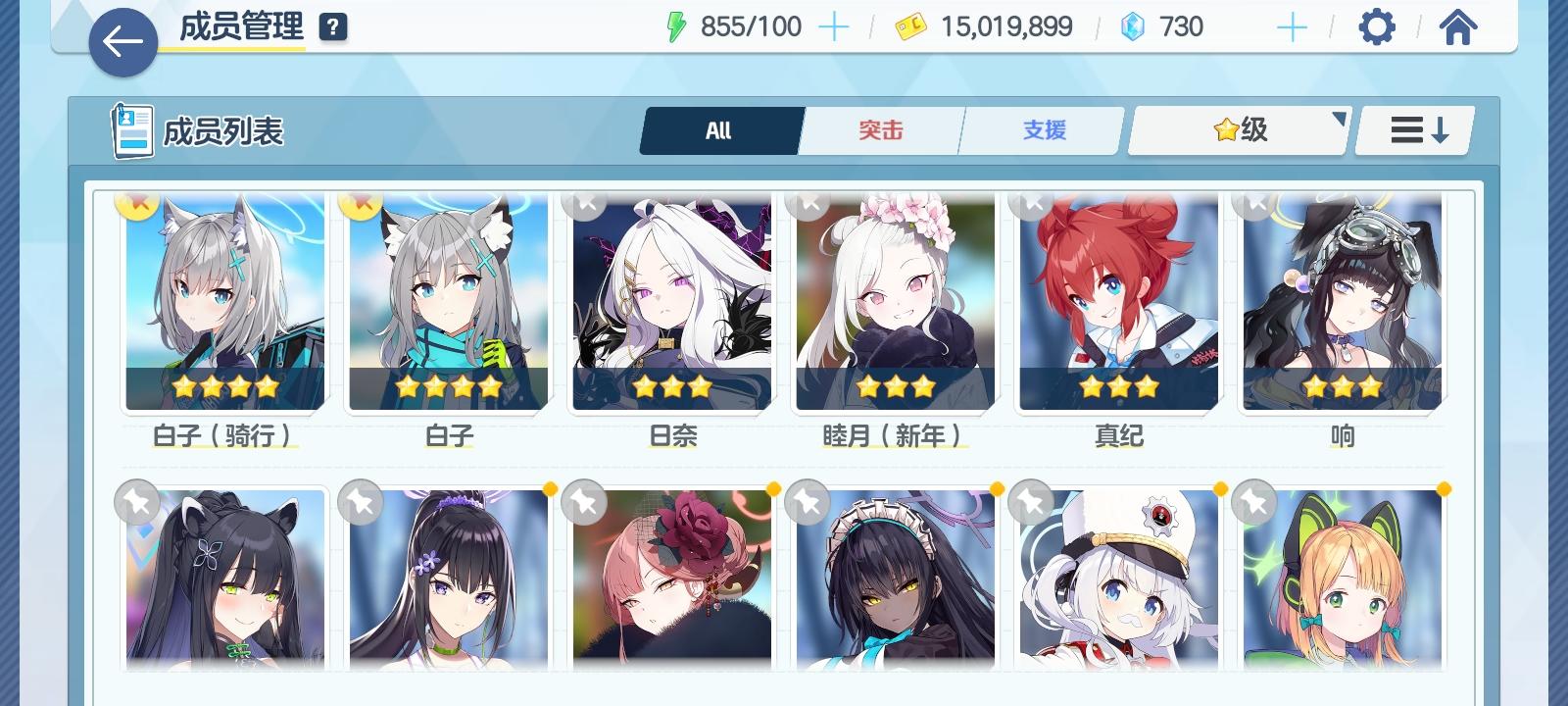Switch to the 支援 tab
This screenshot has width=1568, height=706.
pos(1041,129)
